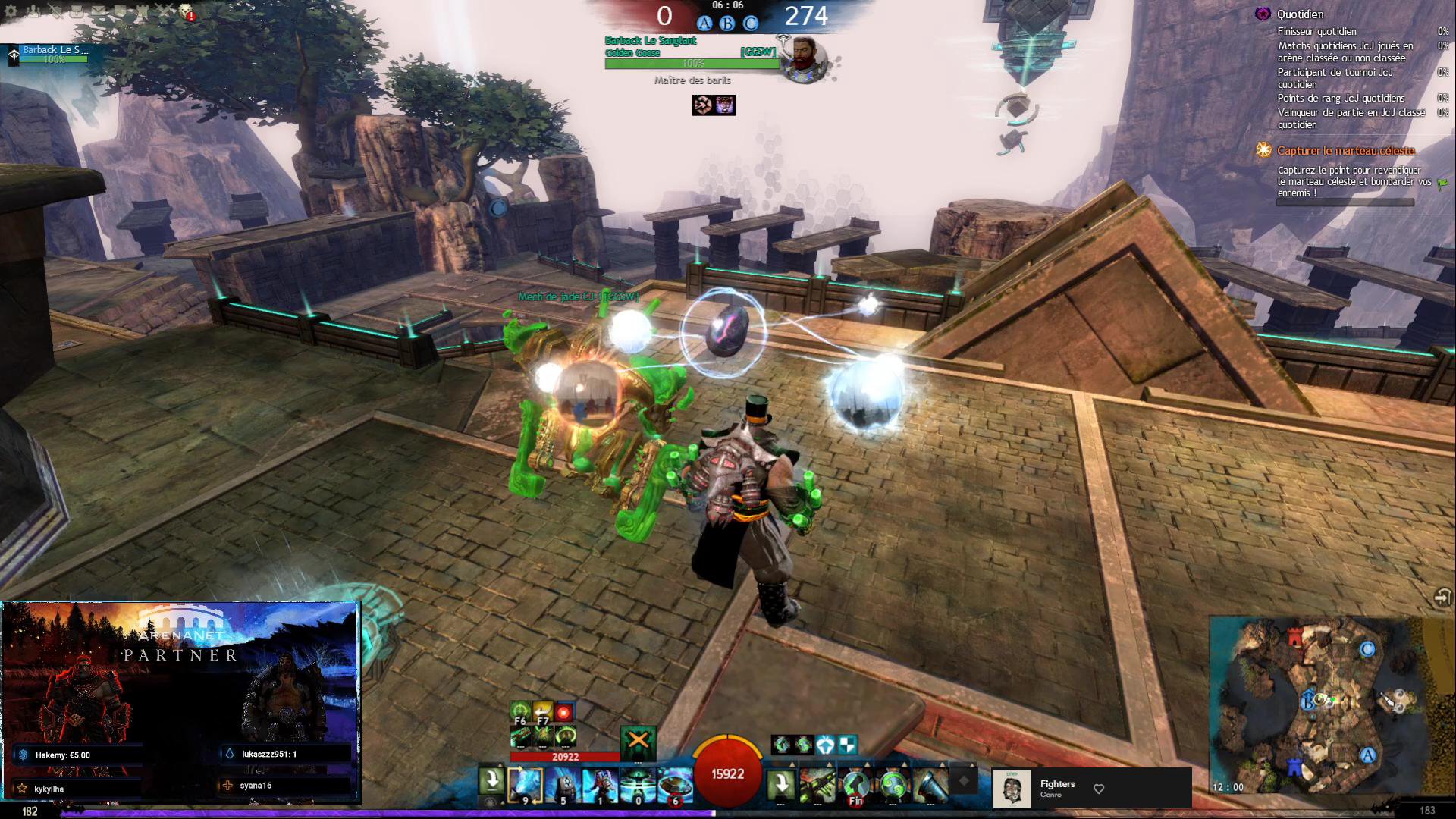Viewport: 1456px width, 819px height.
Task: Click the red circle mech skill icon
Action: tap(563, 713)
